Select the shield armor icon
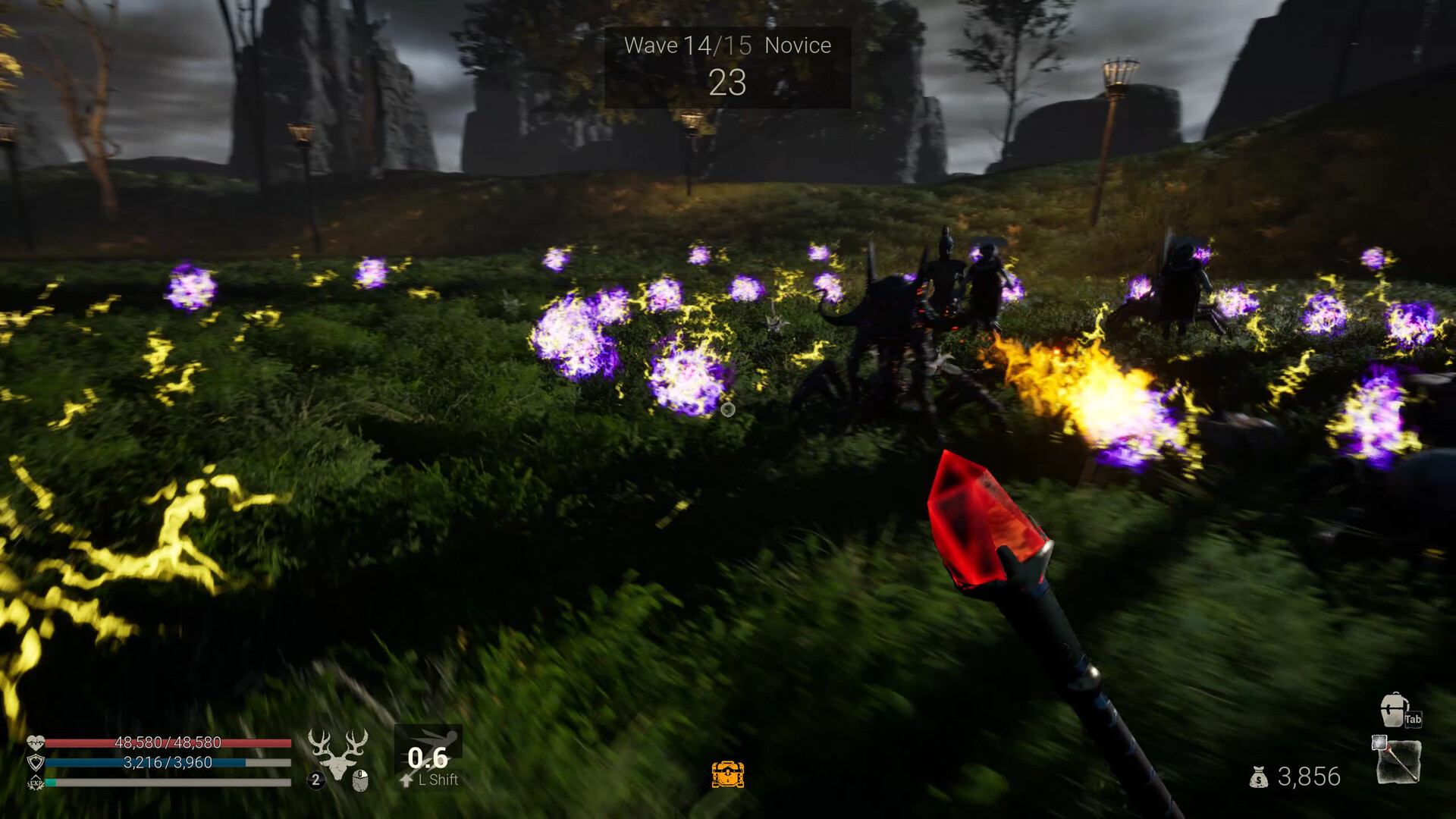Screen dimensions: 1456x819 [36, 761]
